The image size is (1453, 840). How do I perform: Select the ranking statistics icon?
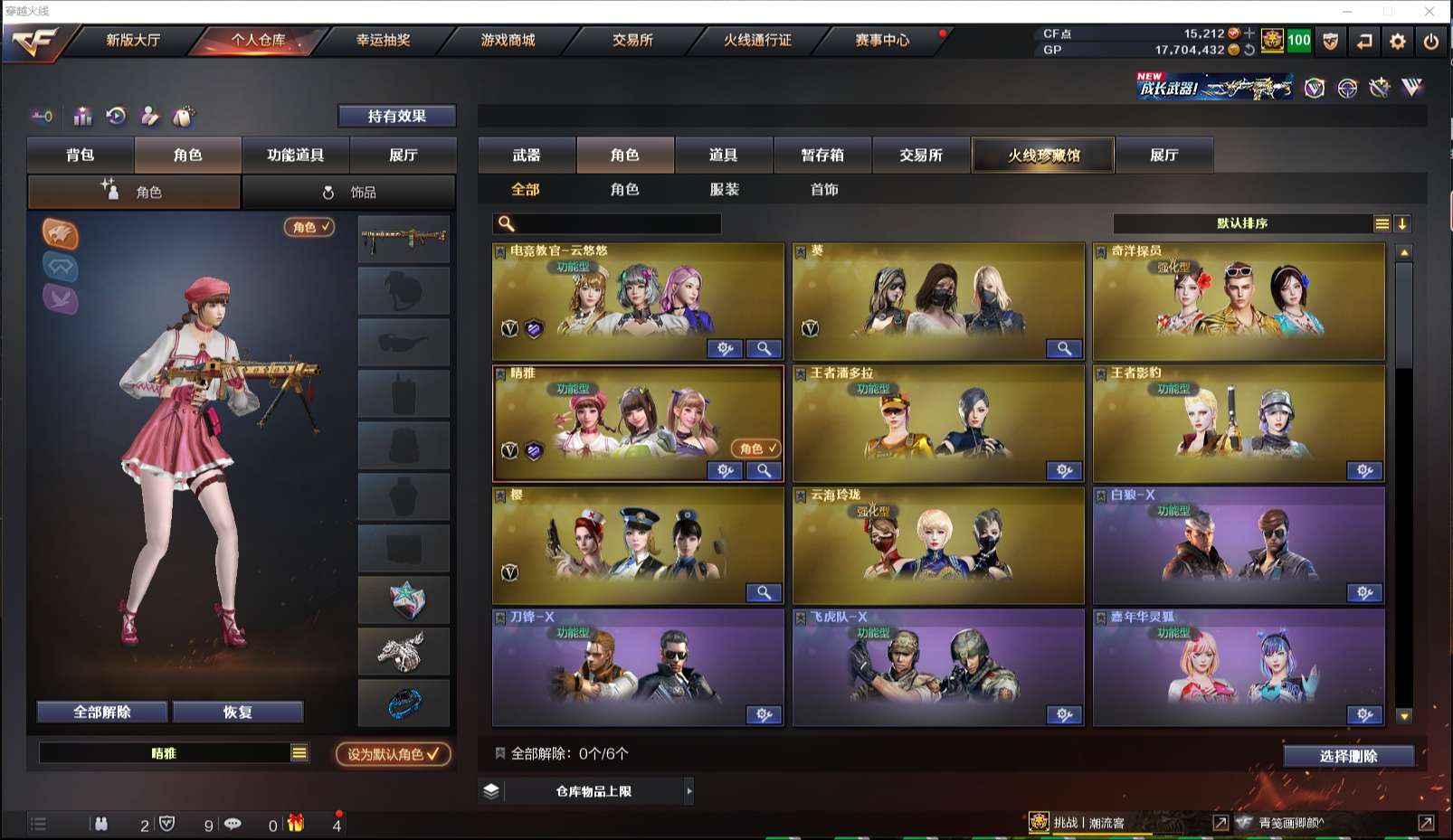tap(82, 116)
